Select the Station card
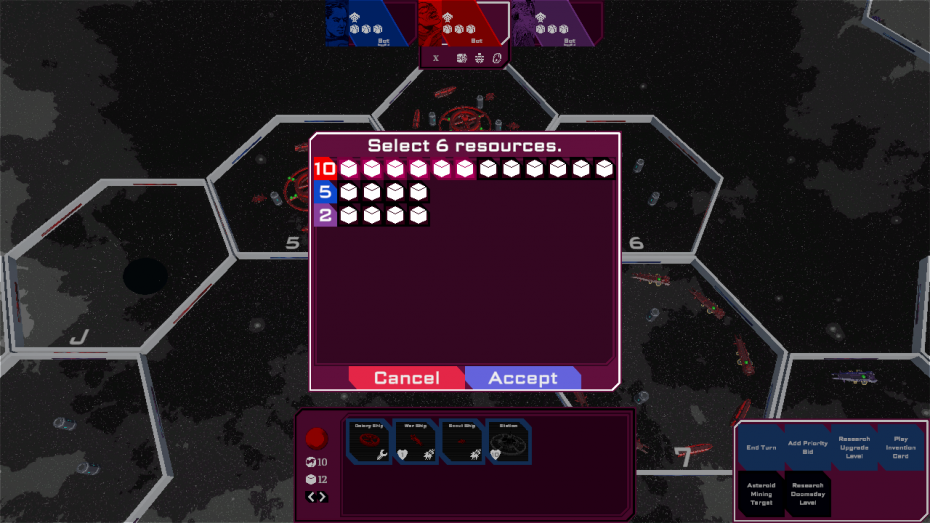 click(x=509, y=442)
